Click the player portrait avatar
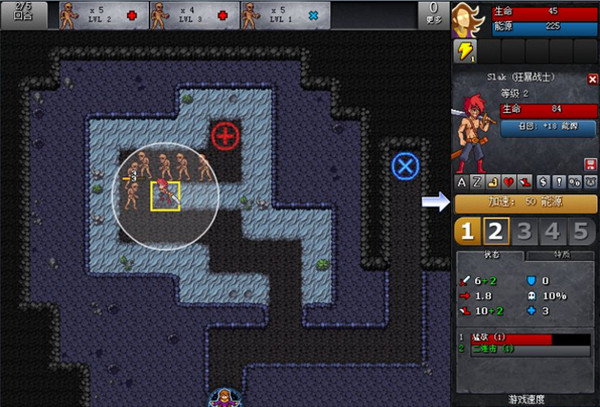The image size is (600, 407). pyautogui.click(x=466, y=18)
